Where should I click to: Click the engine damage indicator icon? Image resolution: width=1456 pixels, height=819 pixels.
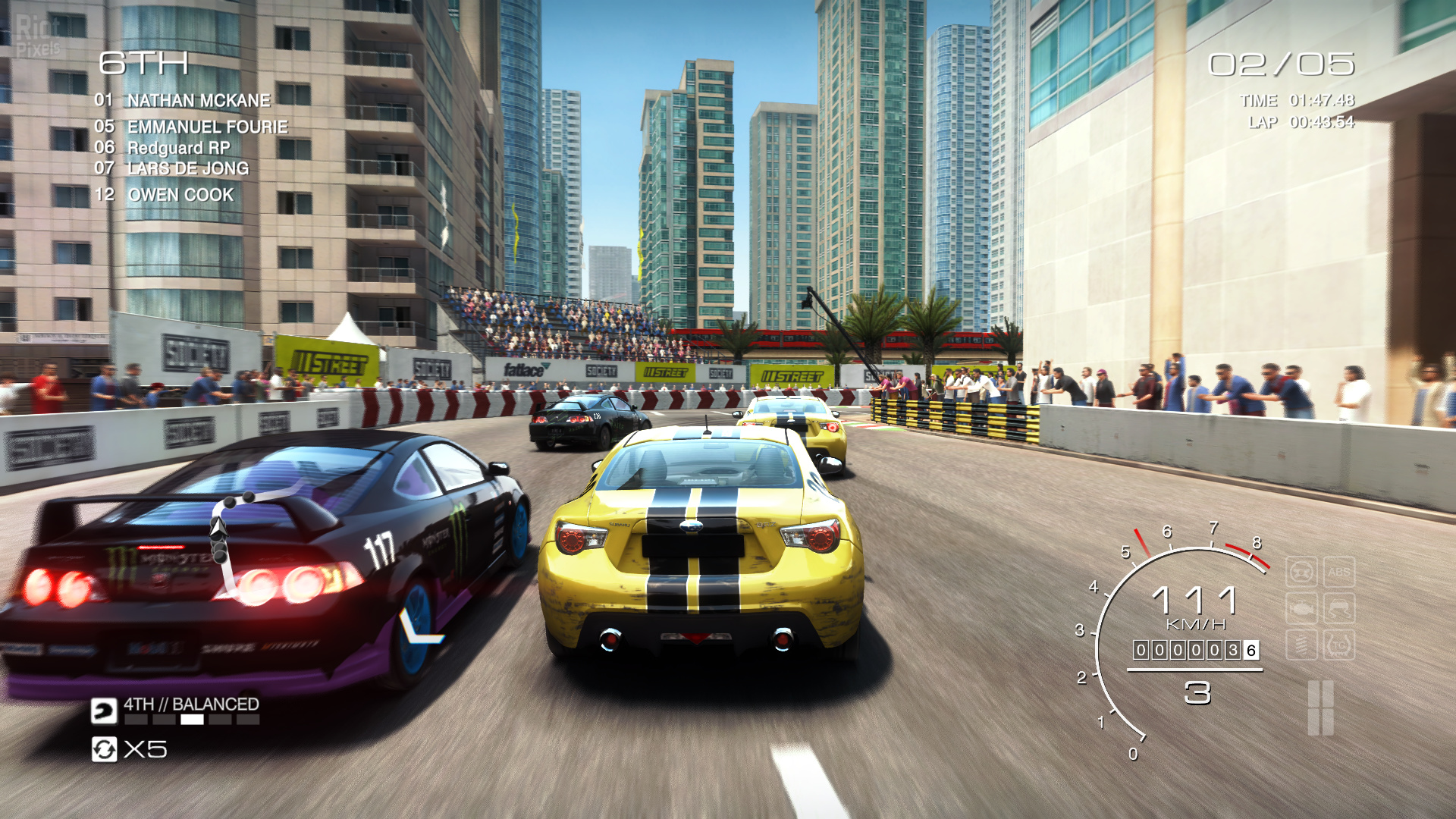[1301, 609]
